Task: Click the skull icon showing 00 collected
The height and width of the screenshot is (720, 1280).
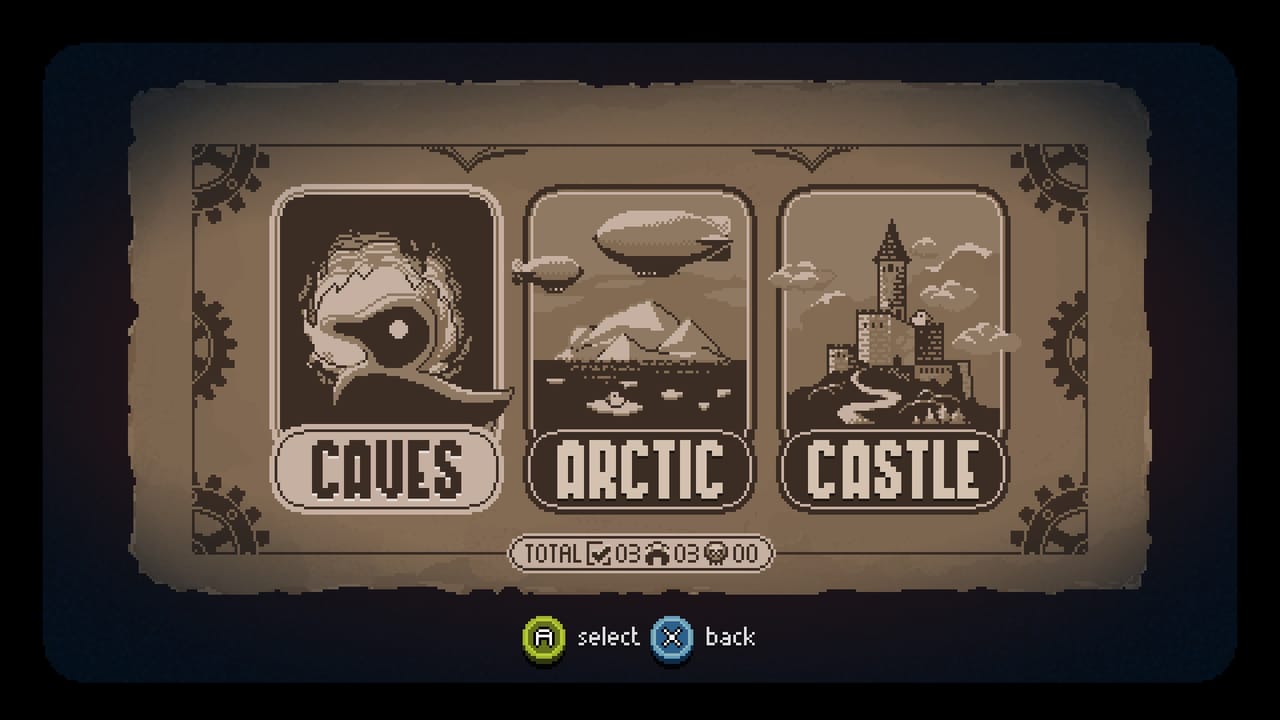Action: click(x=716, y=551)
